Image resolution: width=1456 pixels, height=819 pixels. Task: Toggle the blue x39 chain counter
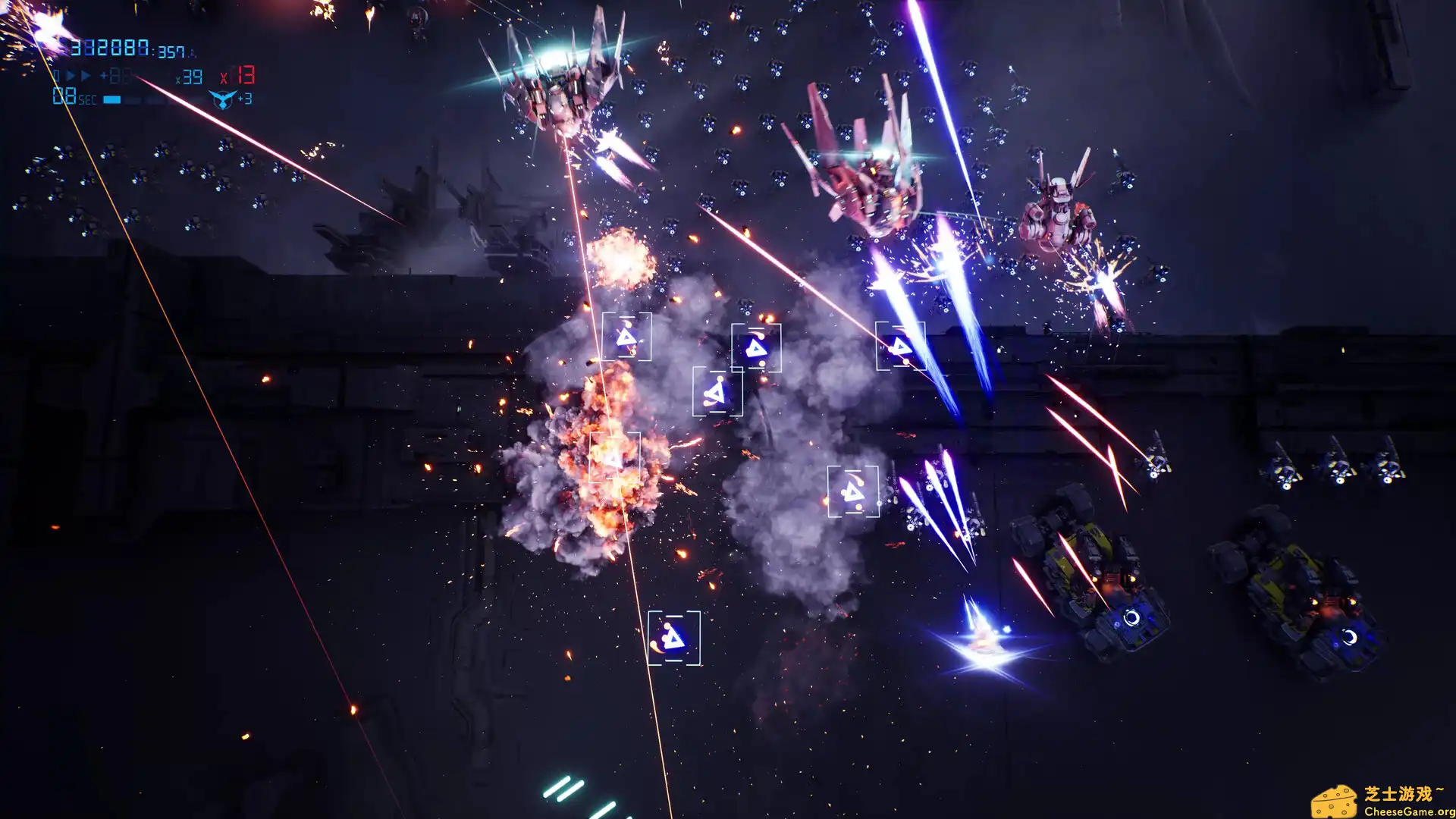(190, 77)
